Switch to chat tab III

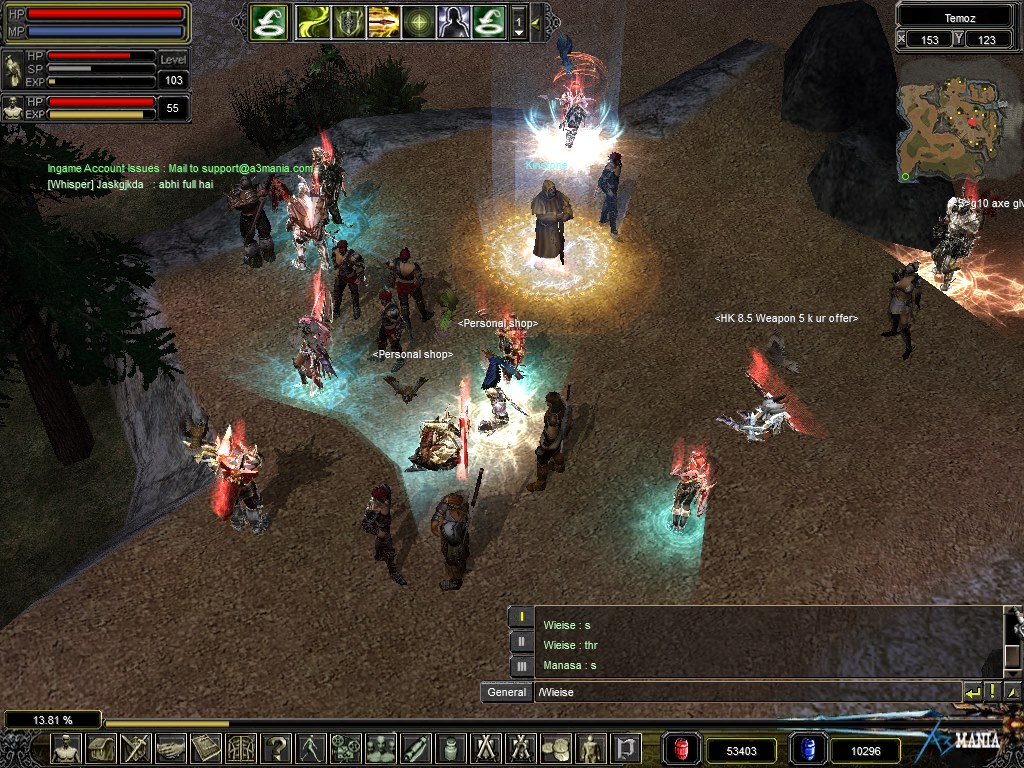coord(521,665)
